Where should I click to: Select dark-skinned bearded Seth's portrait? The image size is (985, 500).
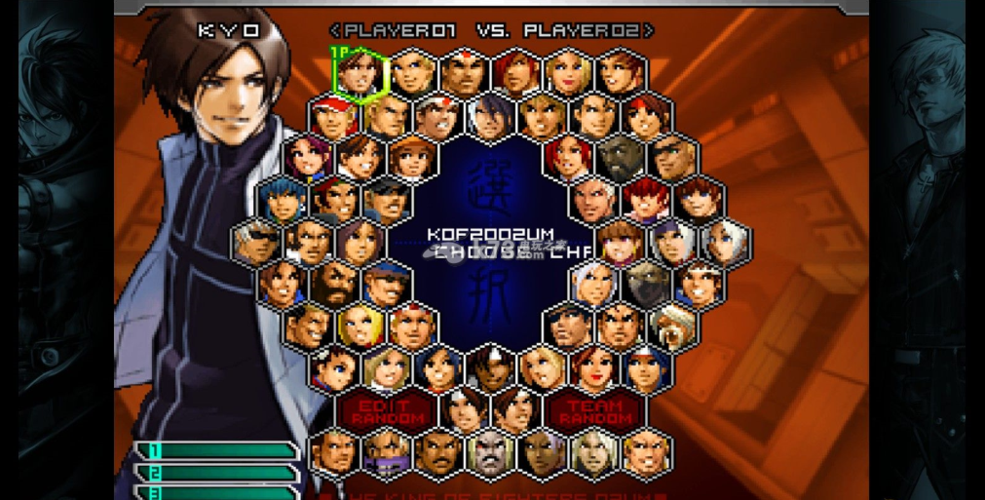(621, 157)
